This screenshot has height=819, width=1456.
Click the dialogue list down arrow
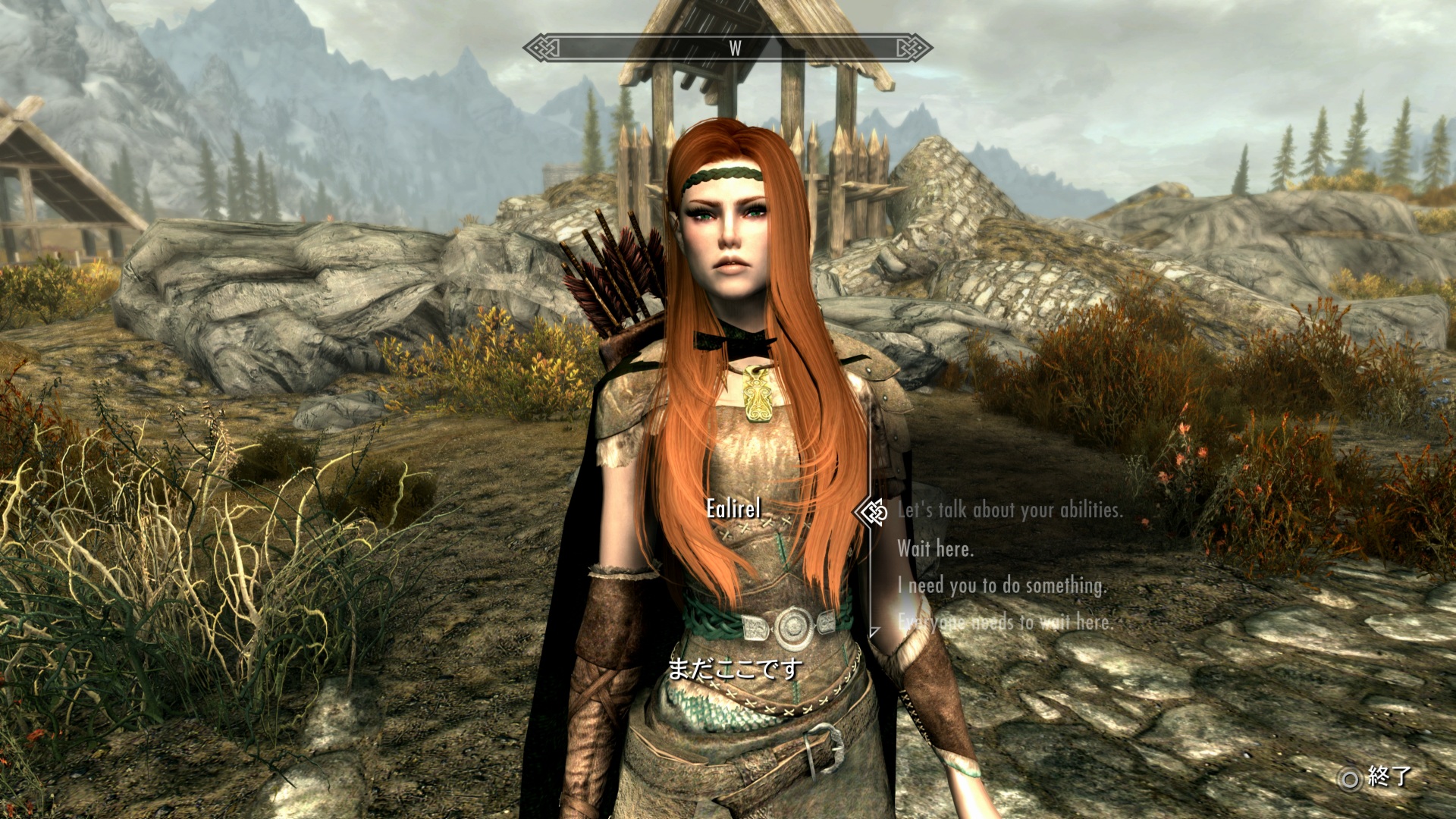point(874,631)
